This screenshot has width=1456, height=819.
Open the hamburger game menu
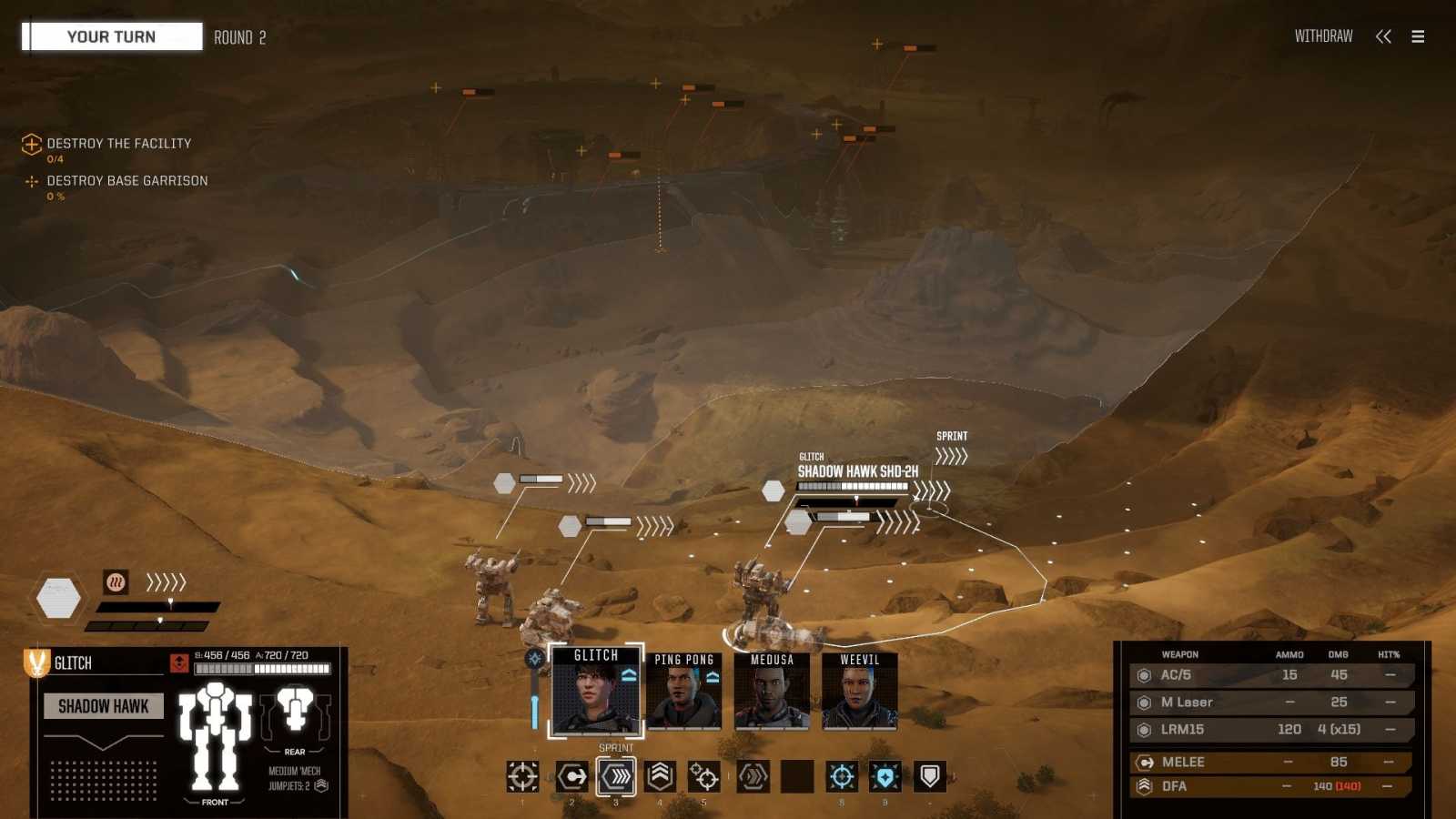(1418, 36)
